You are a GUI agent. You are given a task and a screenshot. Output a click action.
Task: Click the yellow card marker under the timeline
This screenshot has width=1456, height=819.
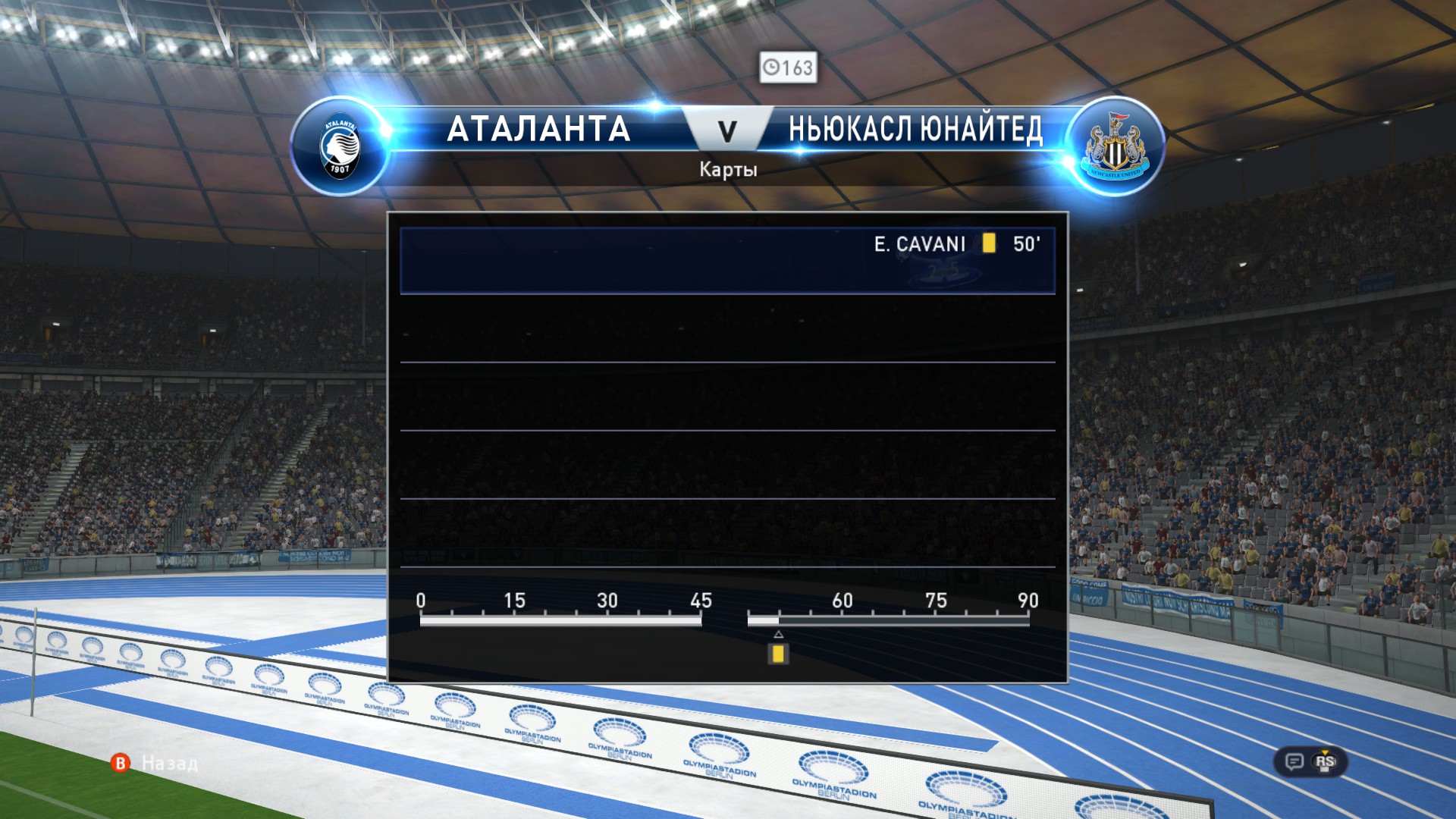pos(777,654)
